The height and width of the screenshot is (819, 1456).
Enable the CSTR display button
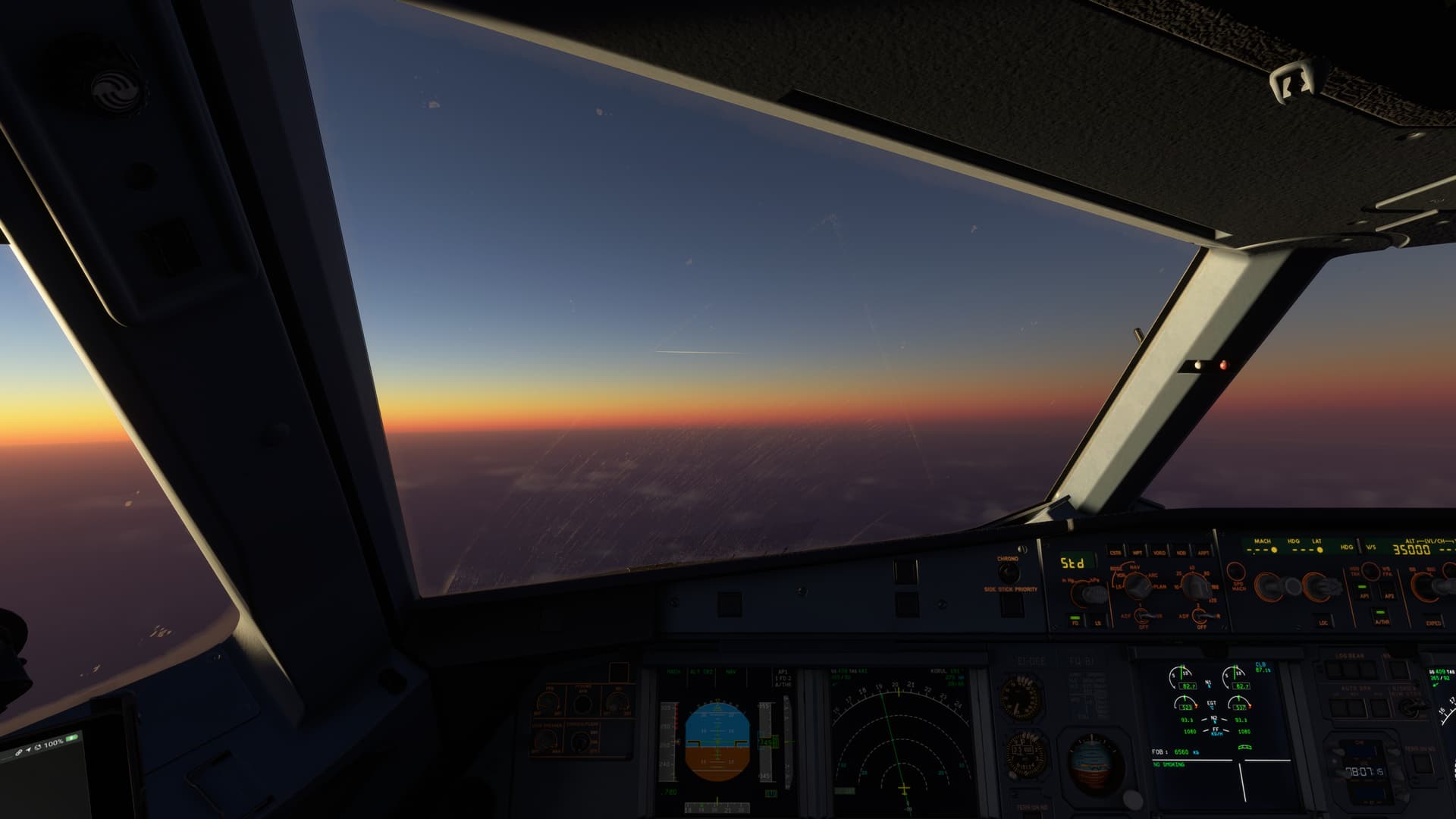(1115, 551)
